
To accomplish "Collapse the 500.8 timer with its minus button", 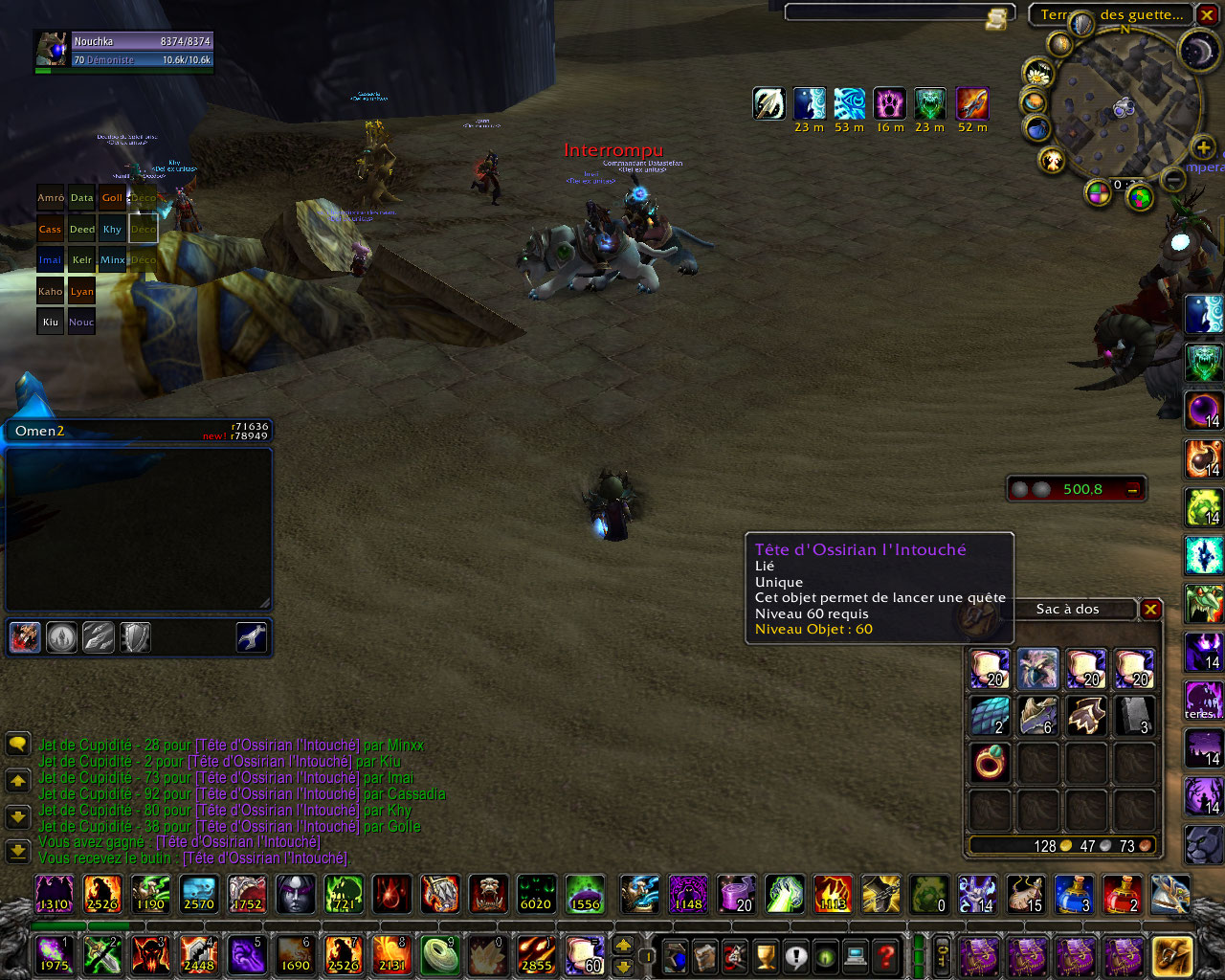I will tap(1133, 490).
